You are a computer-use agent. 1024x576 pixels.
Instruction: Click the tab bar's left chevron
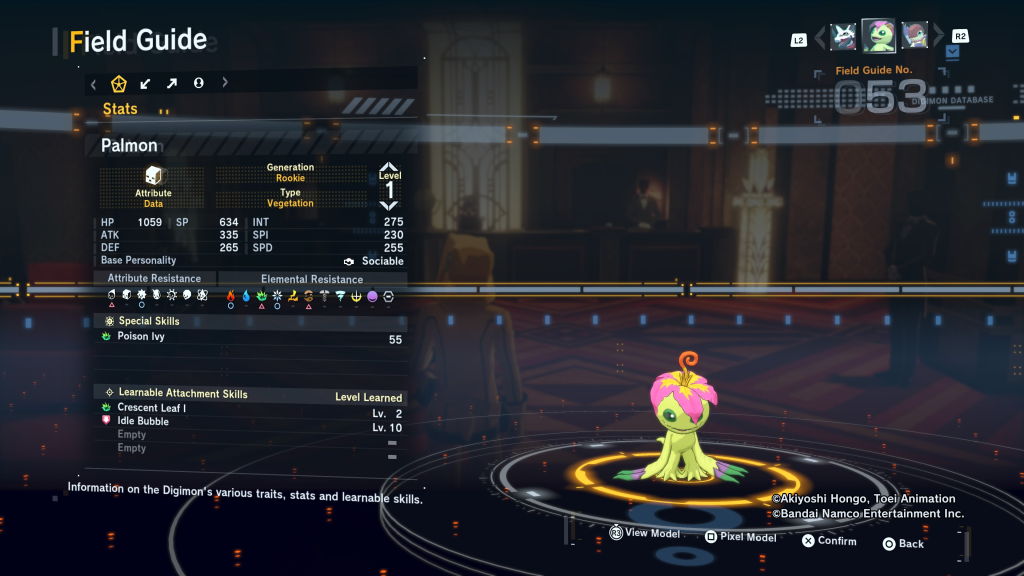pyautogui.click(x=93, y=83)
